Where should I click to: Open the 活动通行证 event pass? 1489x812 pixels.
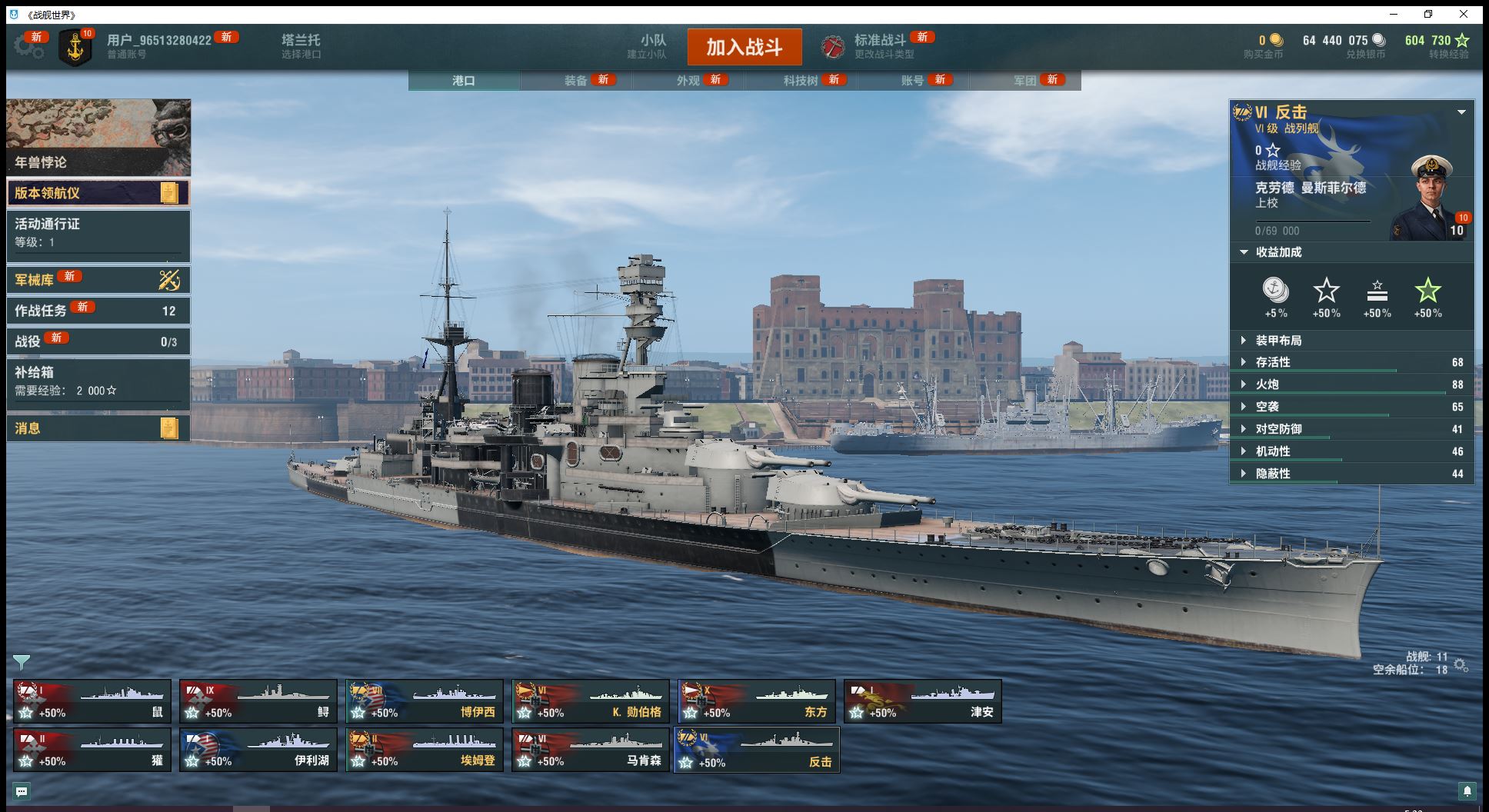pos(98,232)
